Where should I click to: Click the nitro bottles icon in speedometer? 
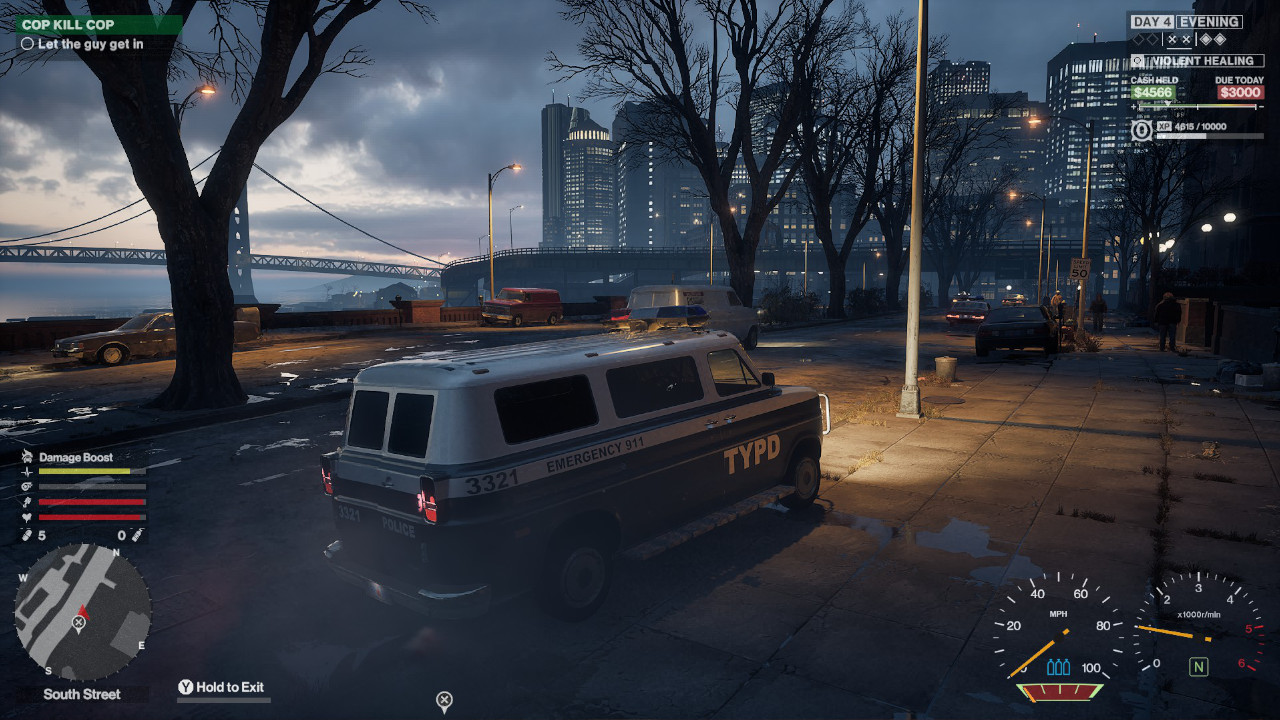(x=1058, y=666)
